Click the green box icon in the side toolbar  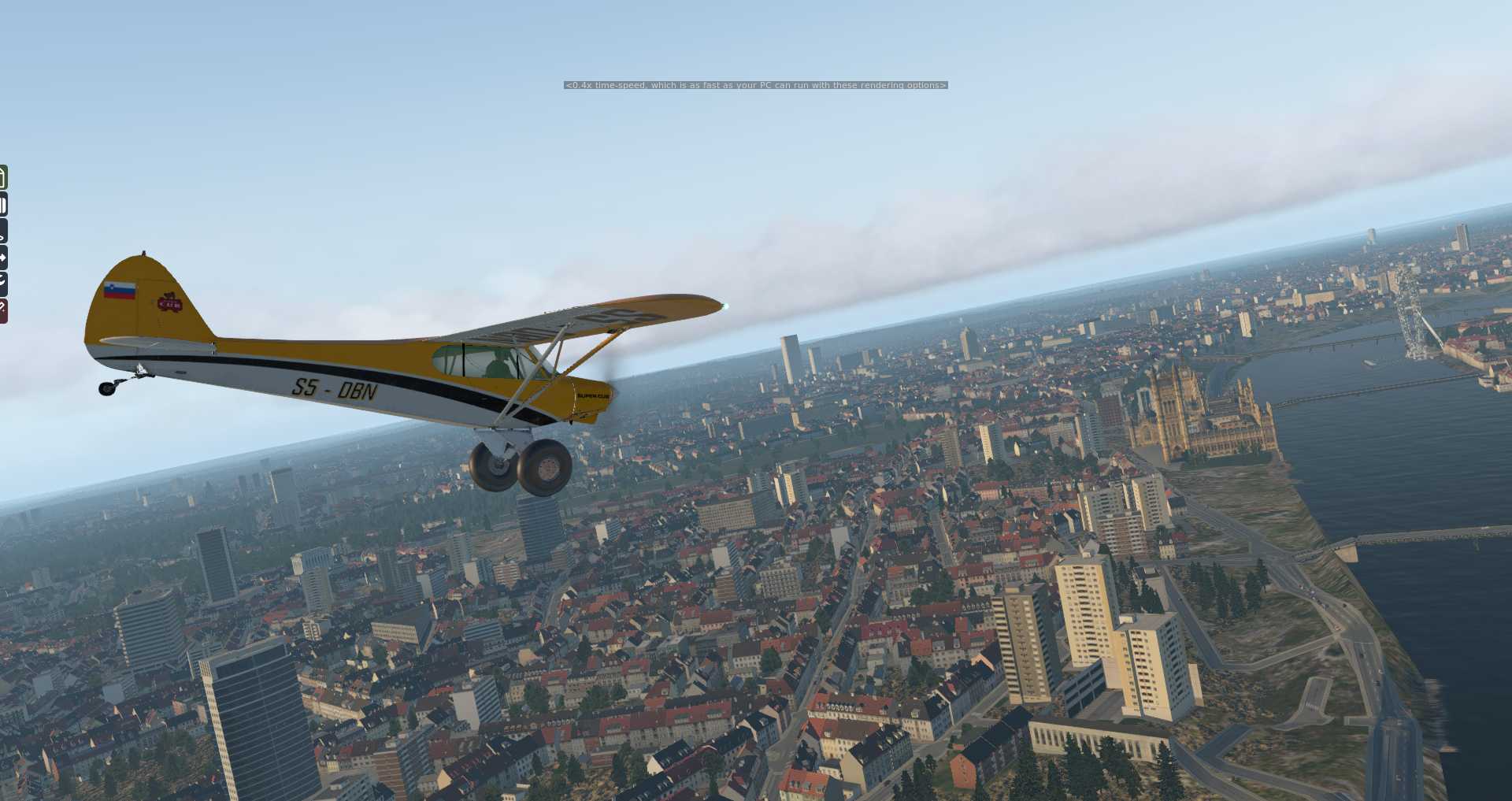tap(3, 177)
